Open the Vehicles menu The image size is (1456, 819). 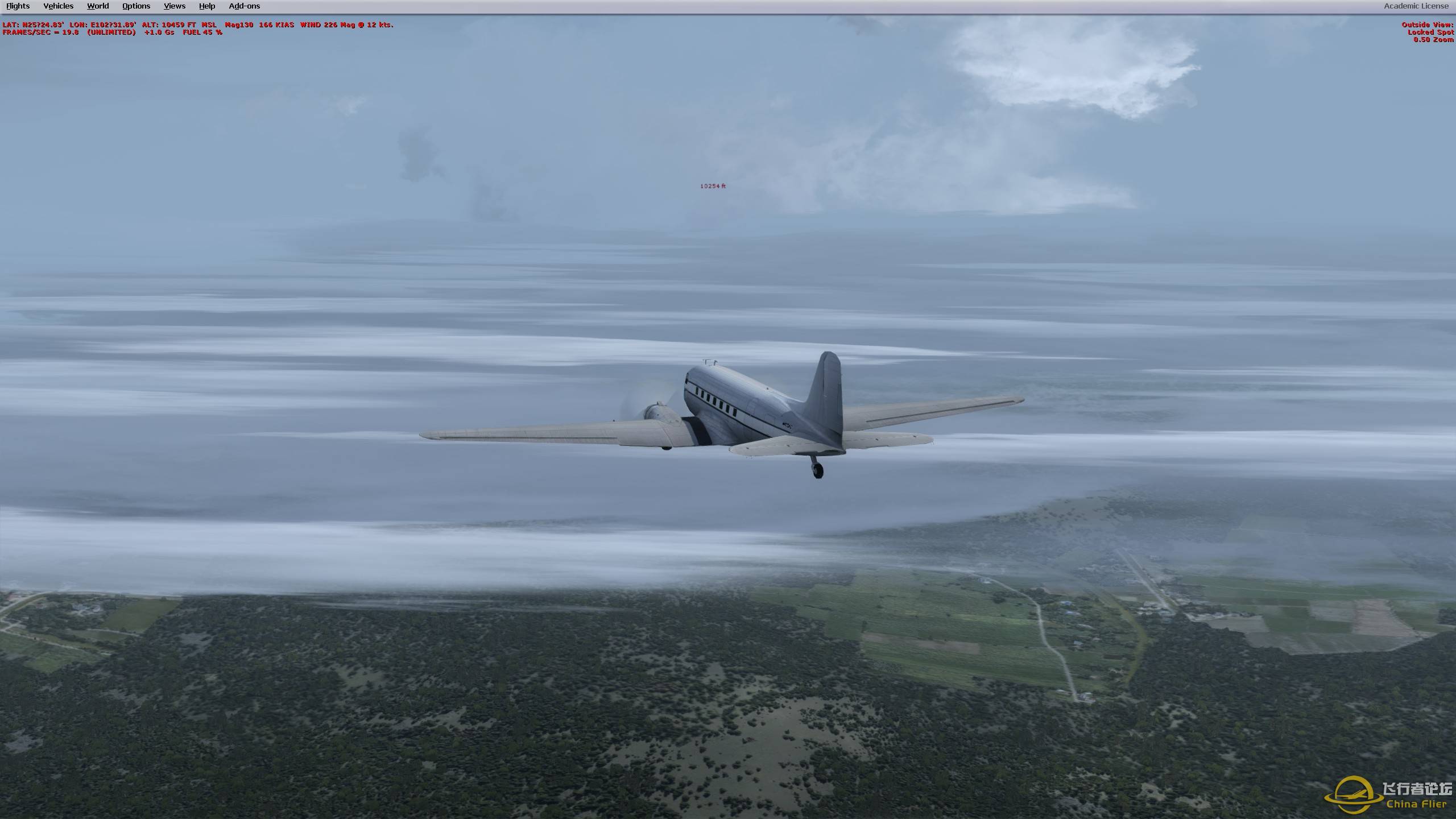click(58, 6)
